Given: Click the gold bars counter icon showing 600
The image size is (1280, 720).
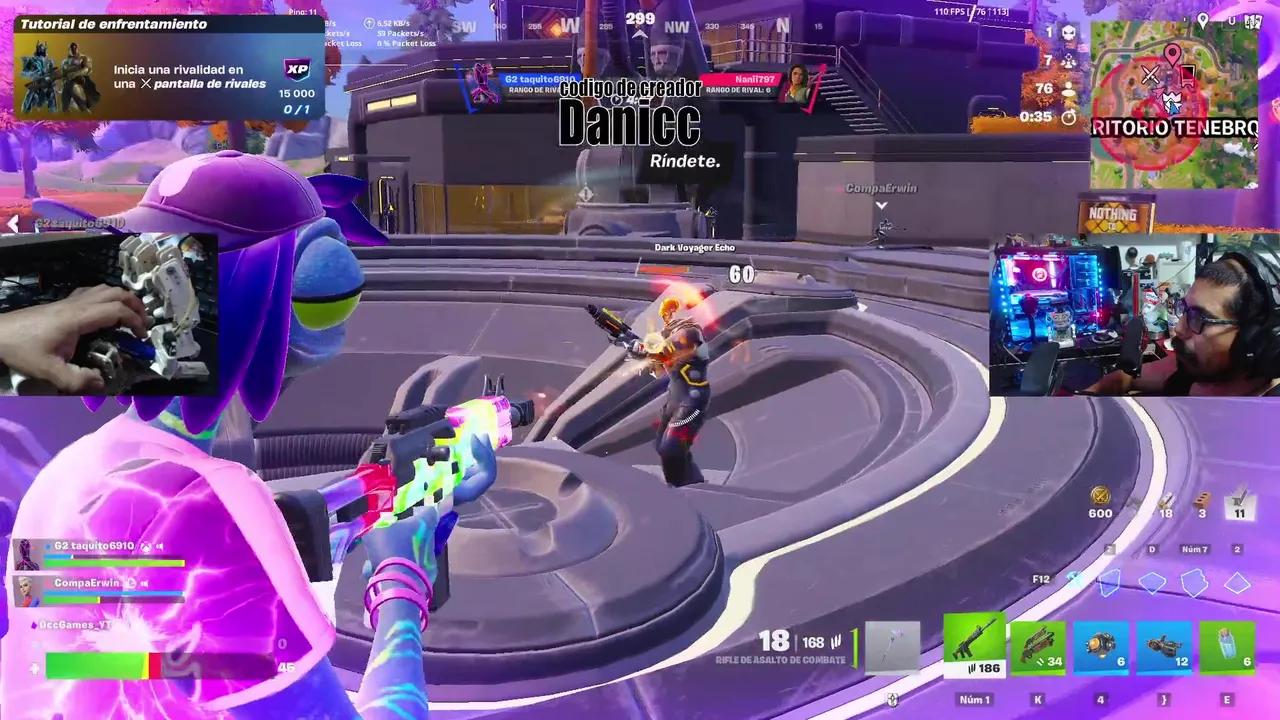Looking at the screenshot, I should tap(1100, 497).
